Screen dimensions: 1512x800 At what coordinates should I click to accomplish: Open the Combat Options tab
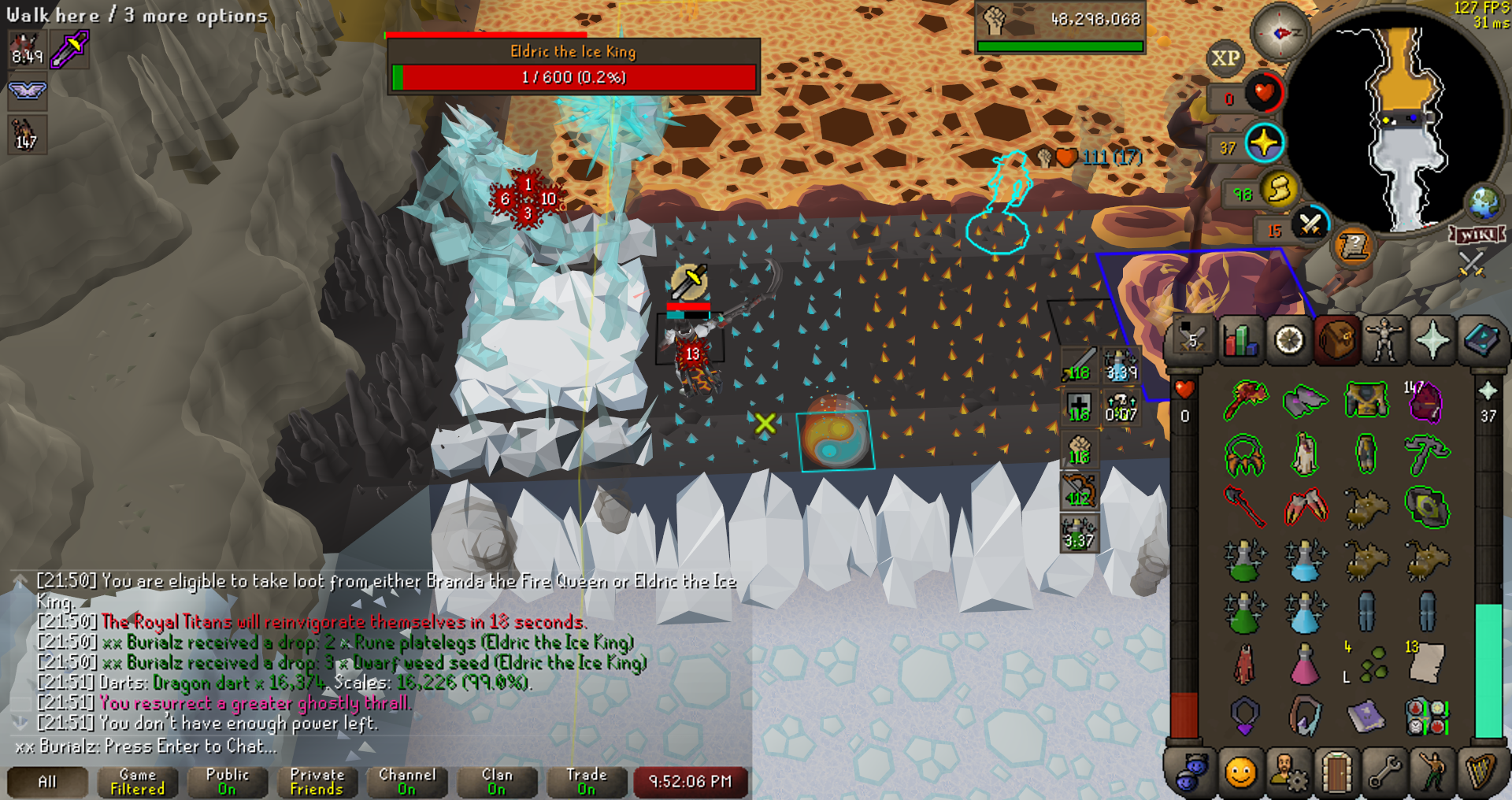point(1192,341)
